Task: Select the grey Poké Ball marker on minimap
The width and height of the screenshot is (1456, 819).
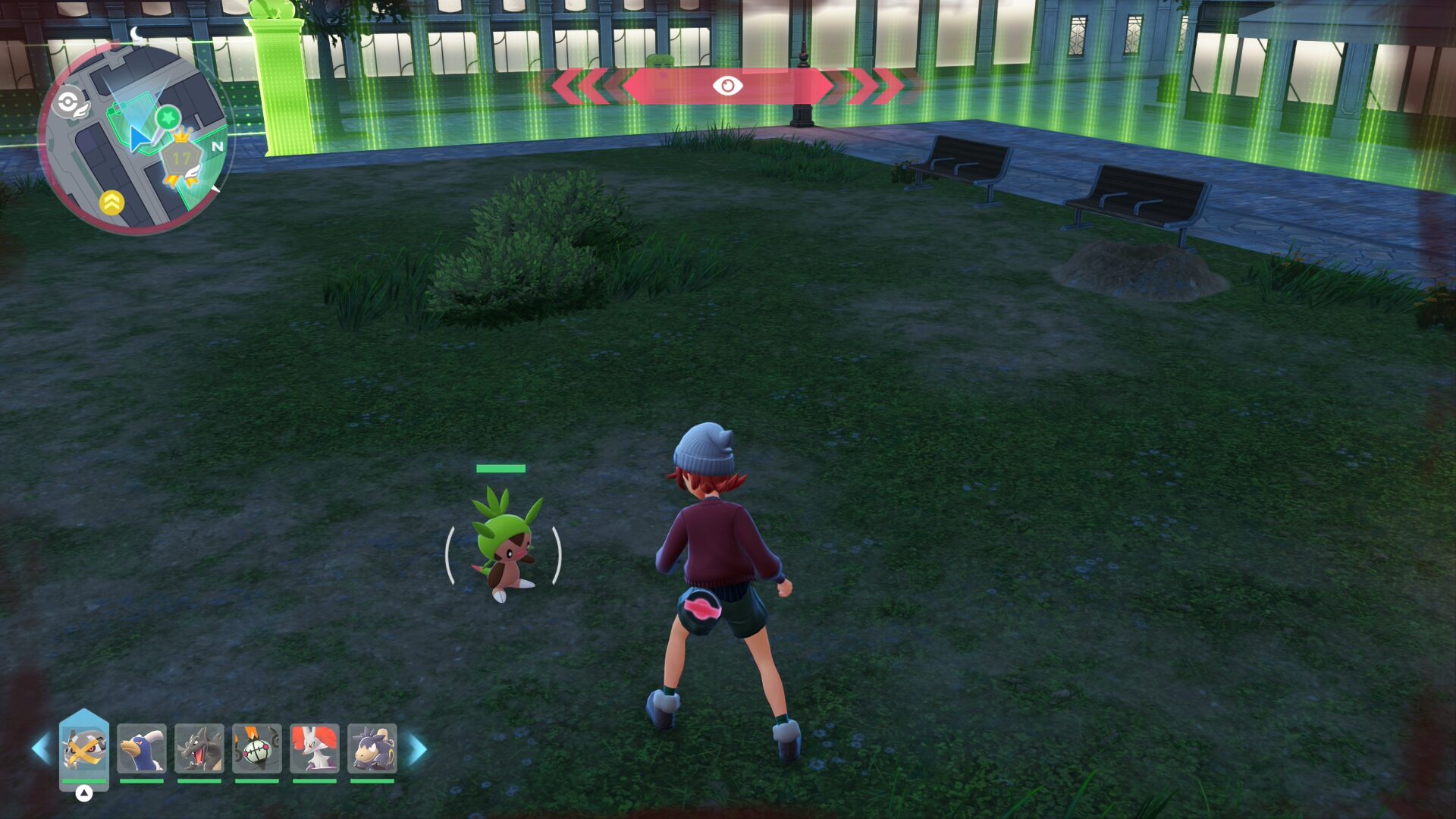Action: click(68, 102)
